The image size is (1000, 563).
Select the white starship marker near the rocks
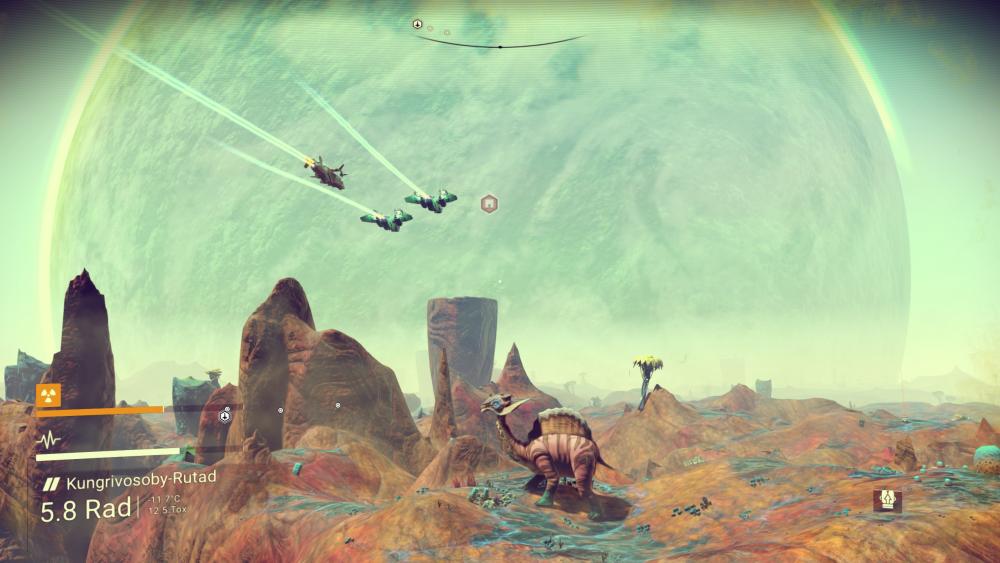pyautogui.click(x=225, y=416)
